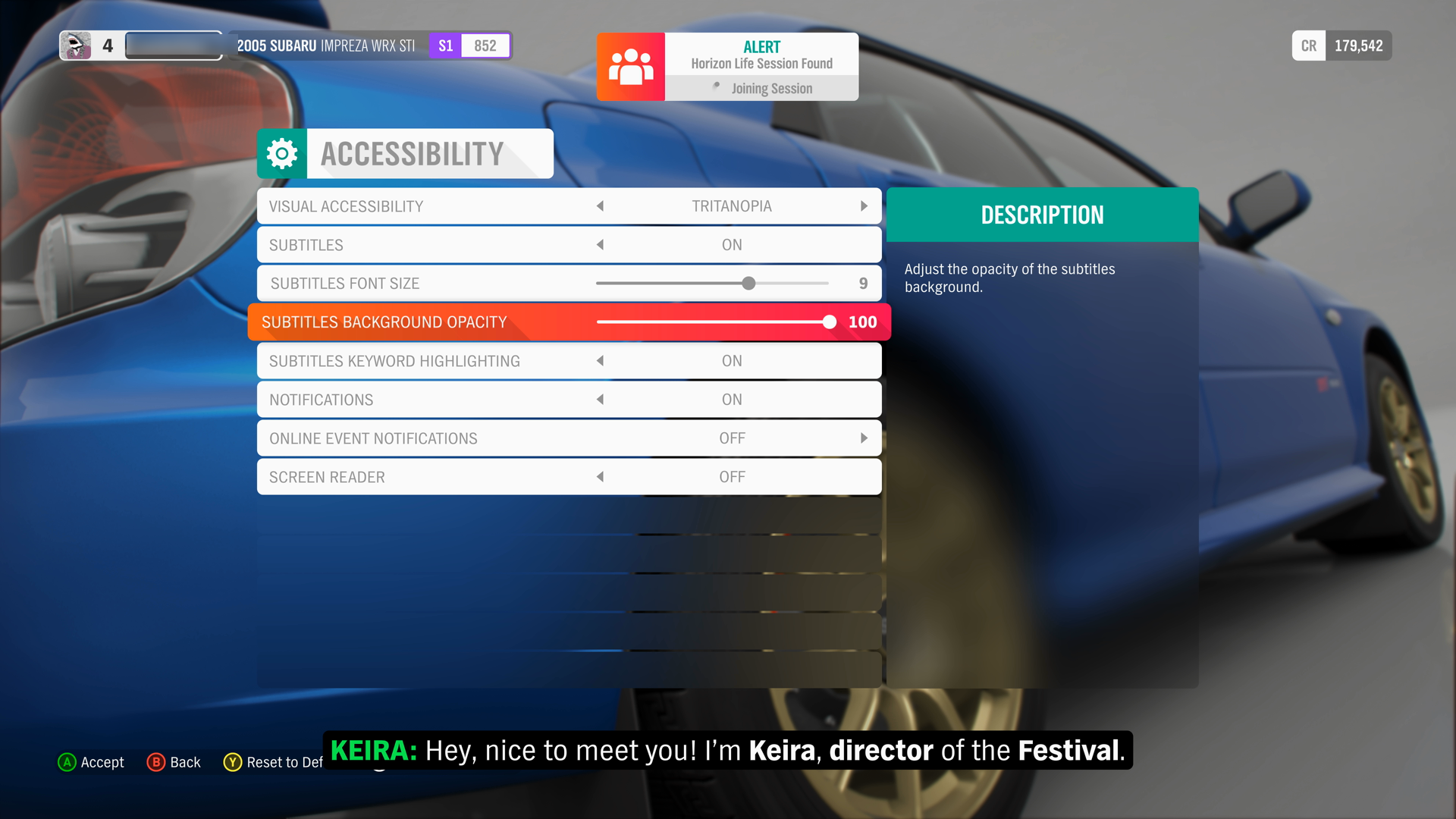Image resolution: width=1456 pixels, height=819 pixels.
Task: Click the S1 852 performance rating badge
Action: tap(469, 45)
